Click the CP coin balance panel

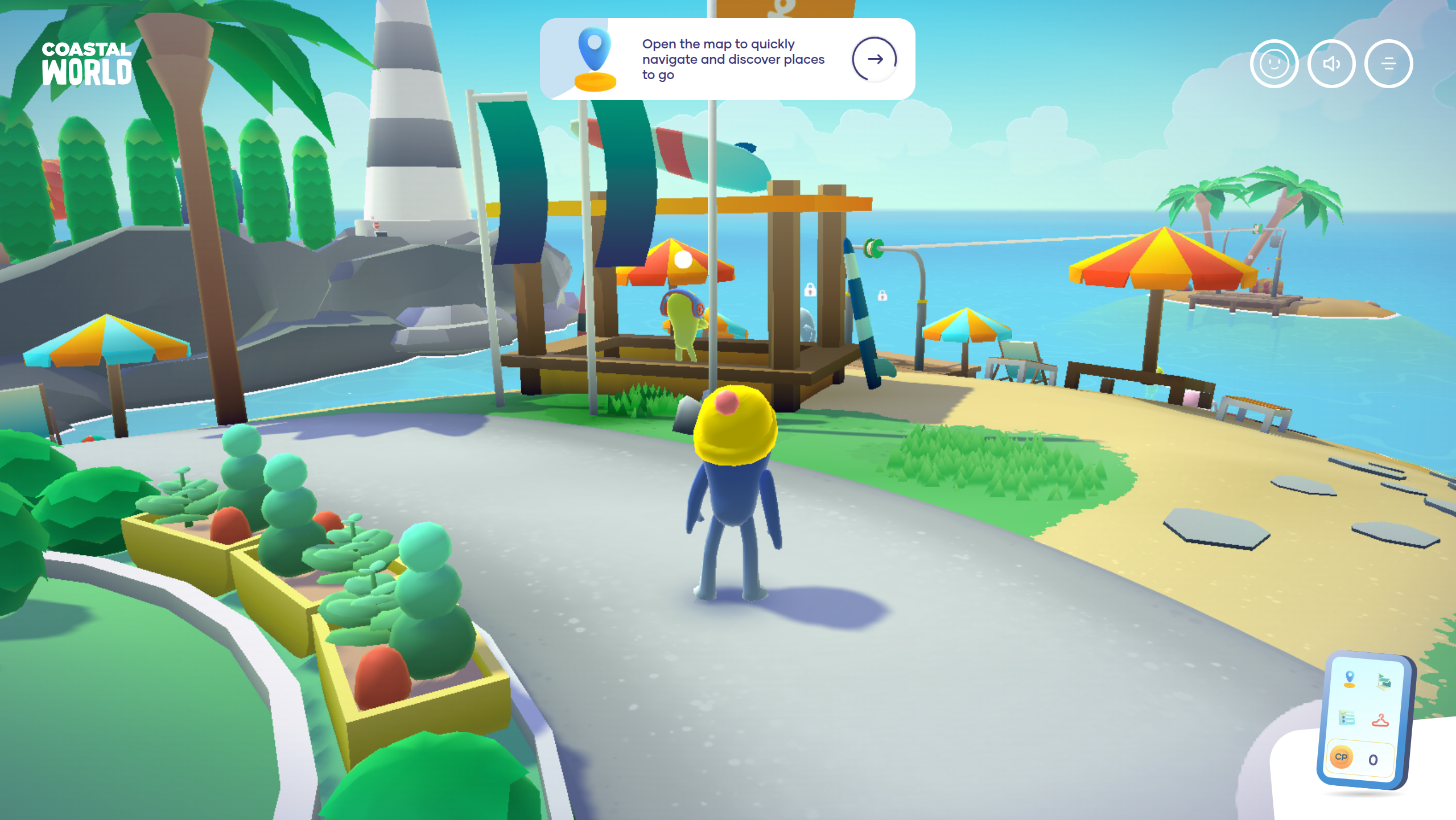click(1359, 758)
